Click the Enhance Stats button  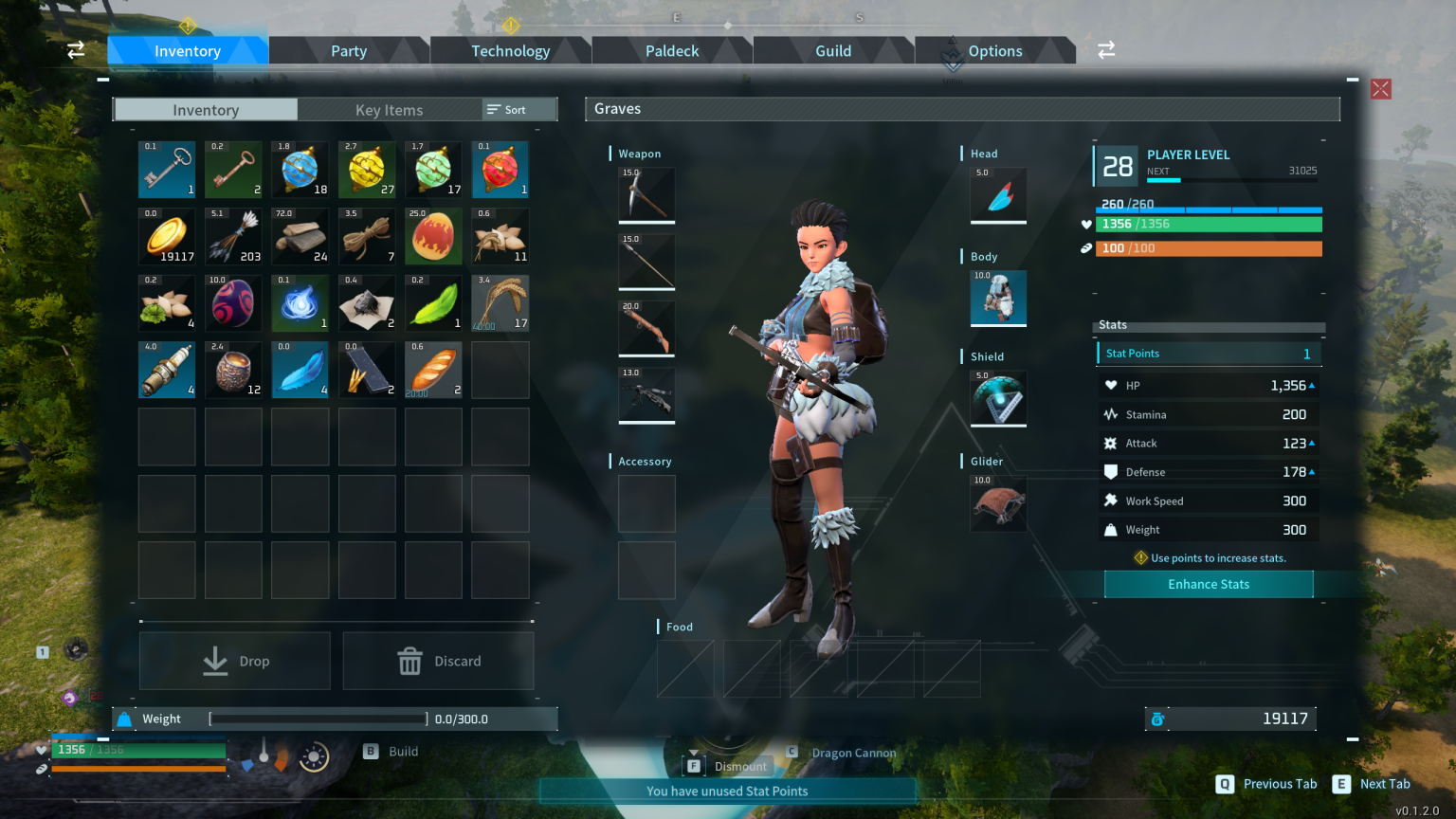(x=1208, y=584)
